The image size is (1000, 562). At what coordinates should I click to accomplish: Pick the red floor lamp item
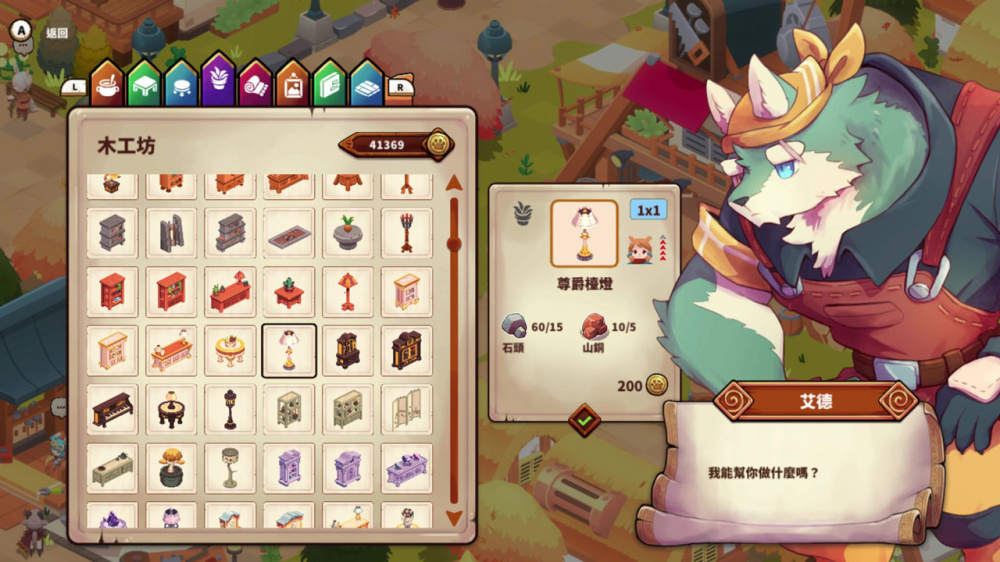click(x=348, y=291)
